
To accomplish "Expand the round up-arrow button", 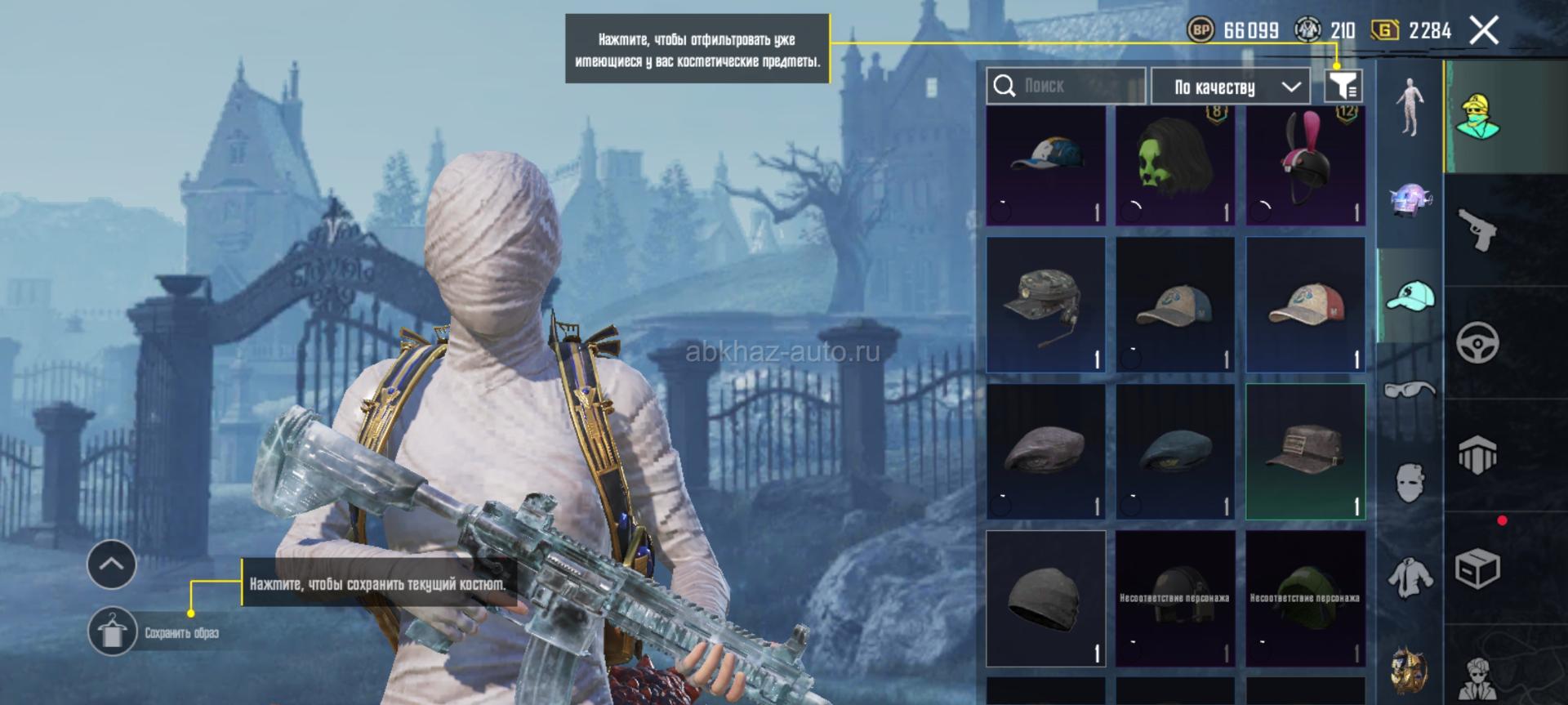I will coord(112,564).
